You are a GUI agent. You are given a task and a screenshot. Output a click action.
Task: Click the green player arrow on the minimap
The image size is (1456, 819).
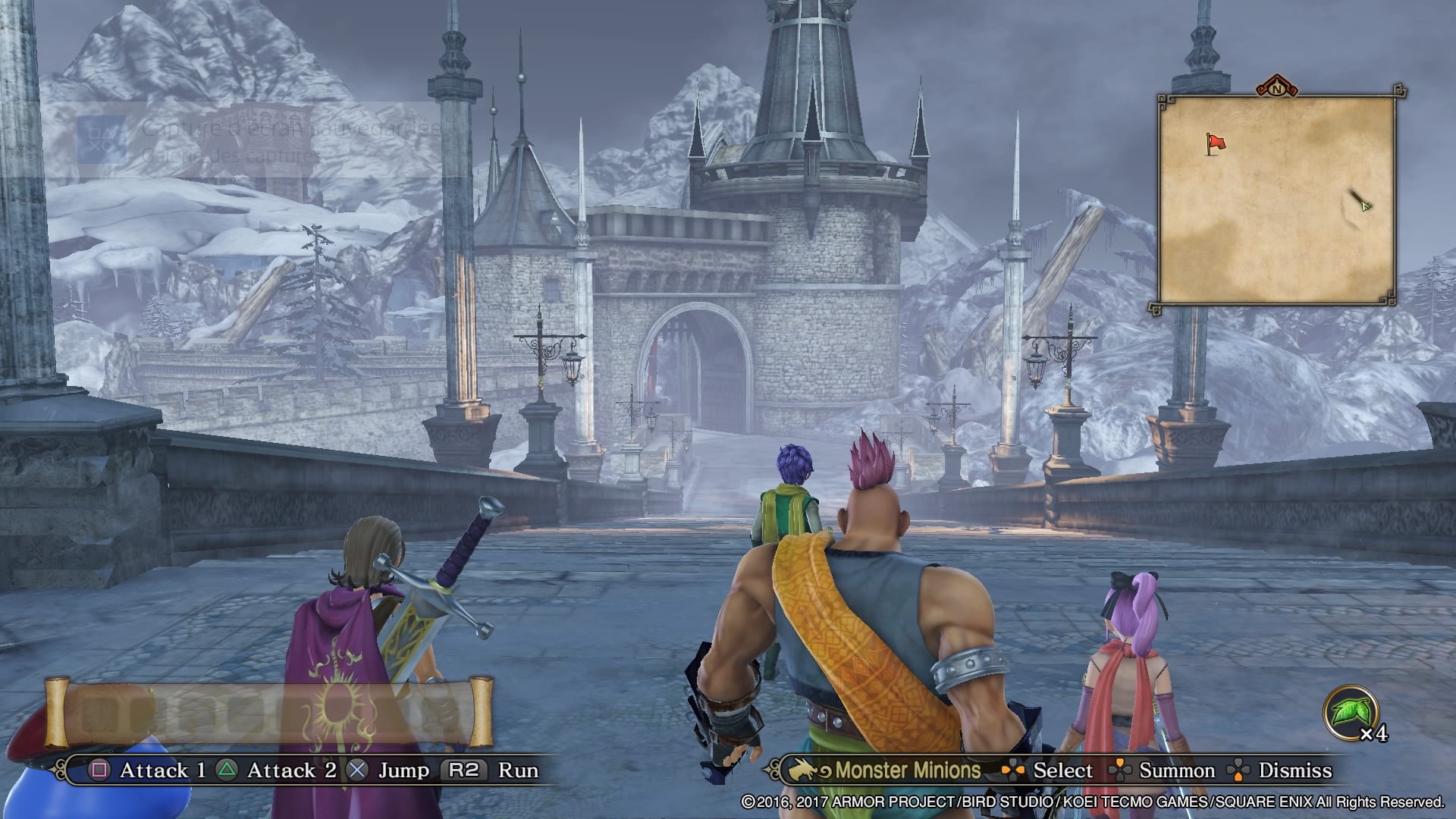coord(1364,204)
